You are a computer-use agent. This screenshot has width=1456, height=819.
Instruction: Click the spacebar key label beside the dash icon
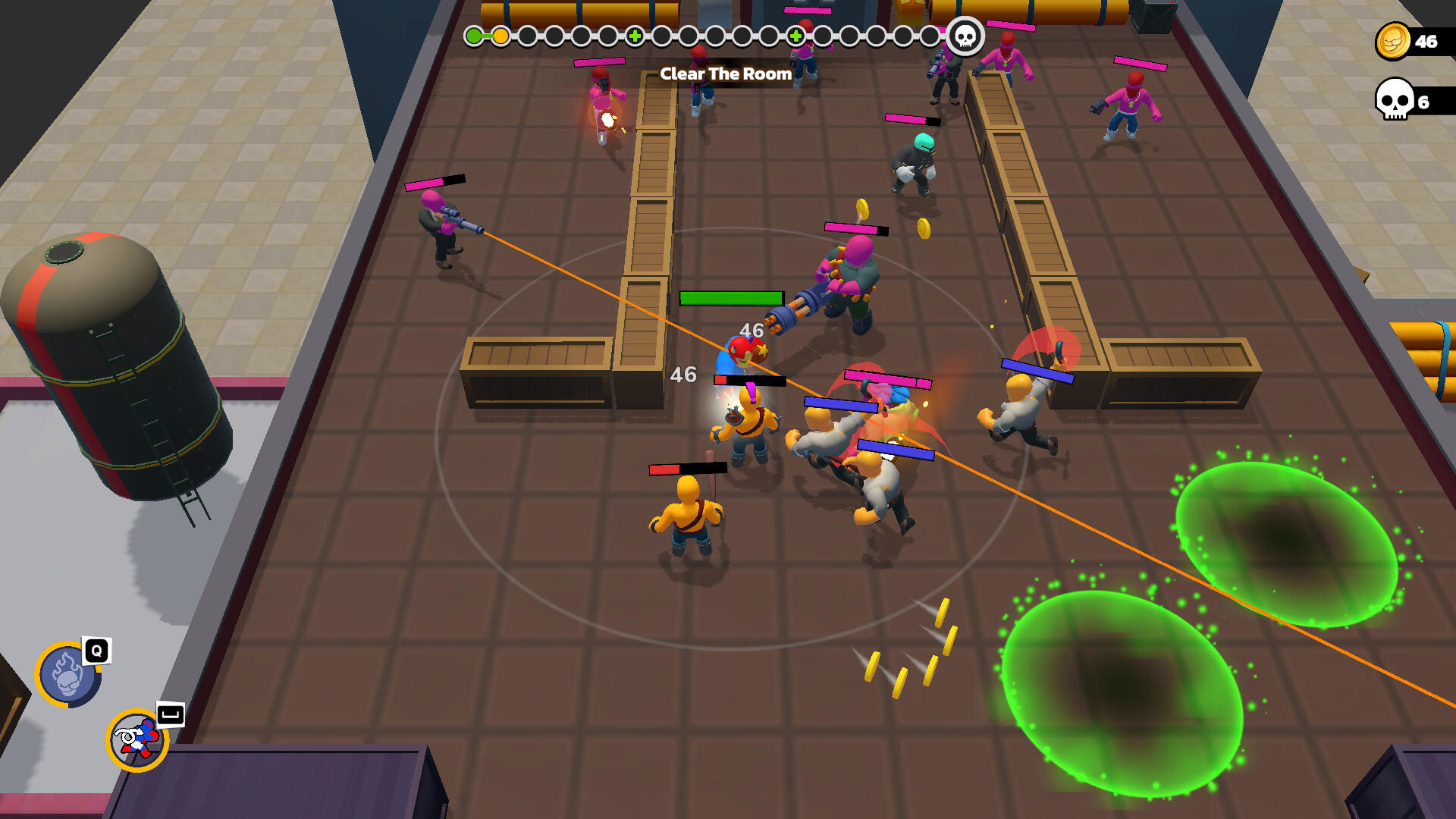tap(170, 714)
